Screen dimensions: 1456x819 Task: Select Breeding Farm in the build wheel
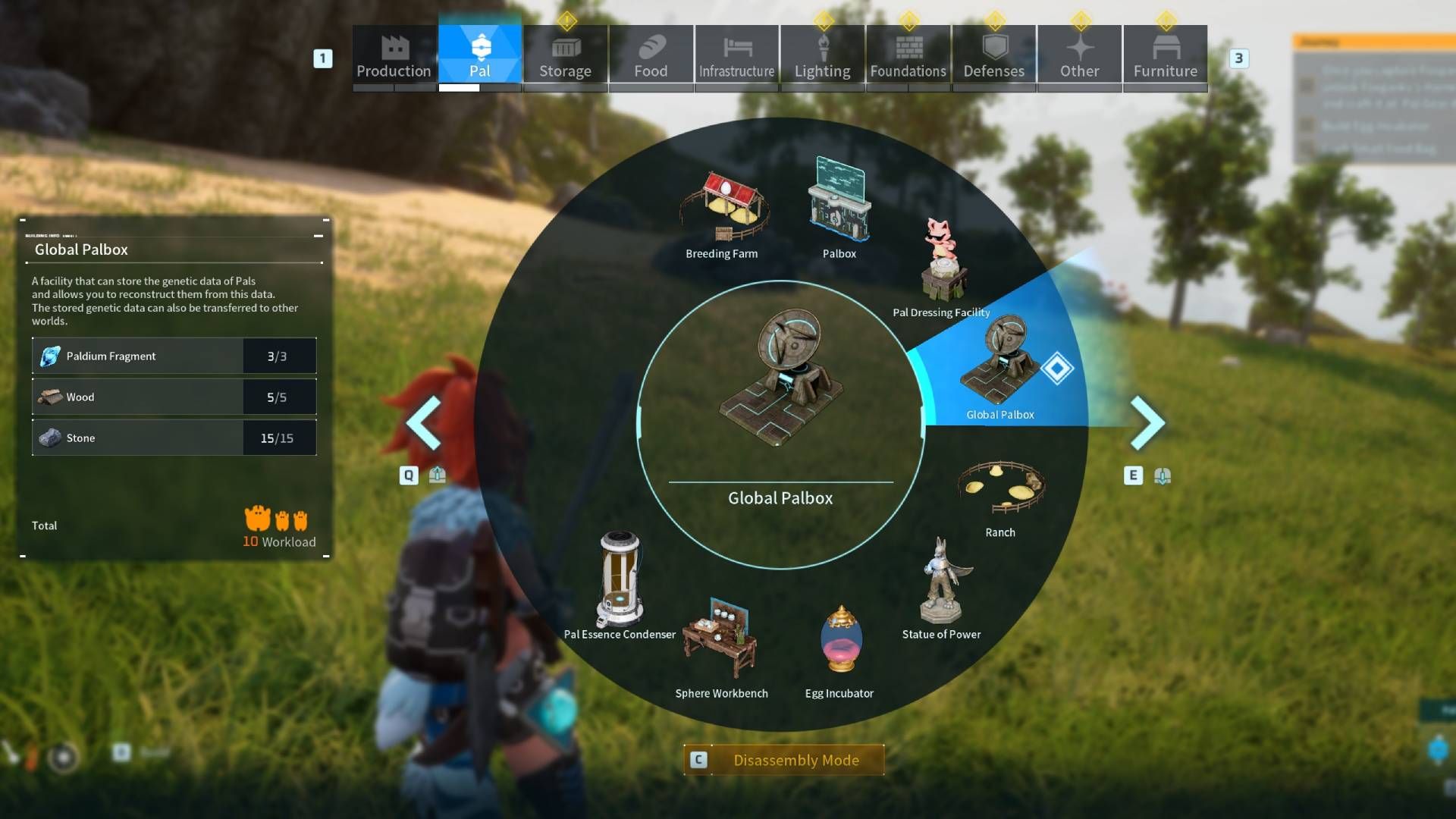[x=722, y=212]
